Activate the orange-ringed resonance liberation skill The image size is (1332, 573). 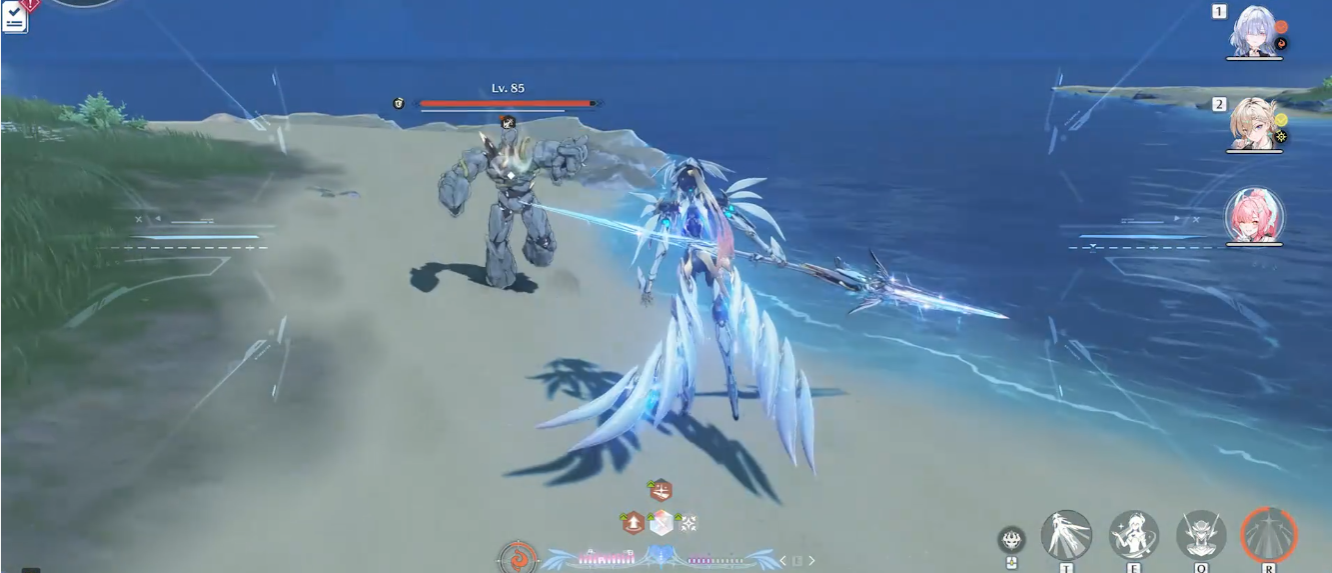click(1268, 534)
